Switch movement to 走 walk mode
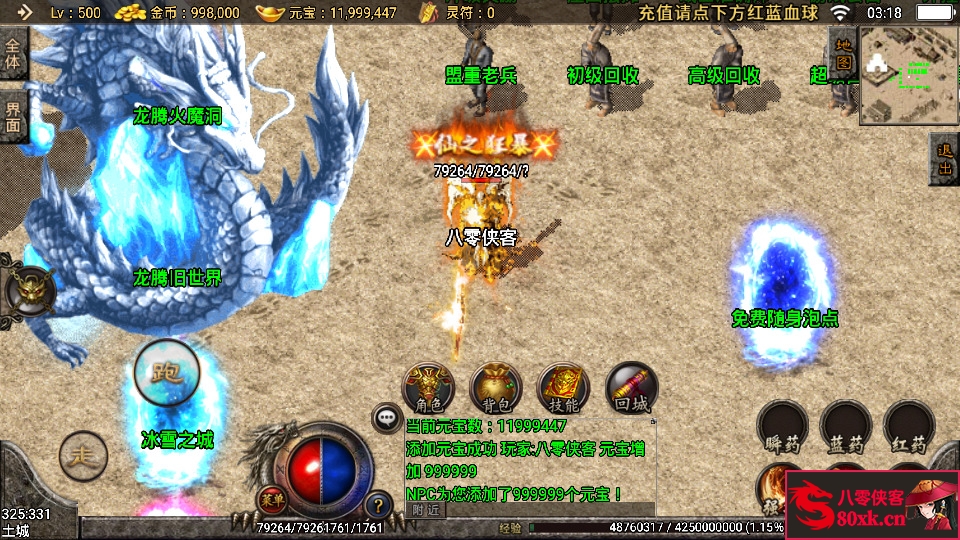Image resolution: width=960 pixels, height=540 pixels. tap(83, 456)
